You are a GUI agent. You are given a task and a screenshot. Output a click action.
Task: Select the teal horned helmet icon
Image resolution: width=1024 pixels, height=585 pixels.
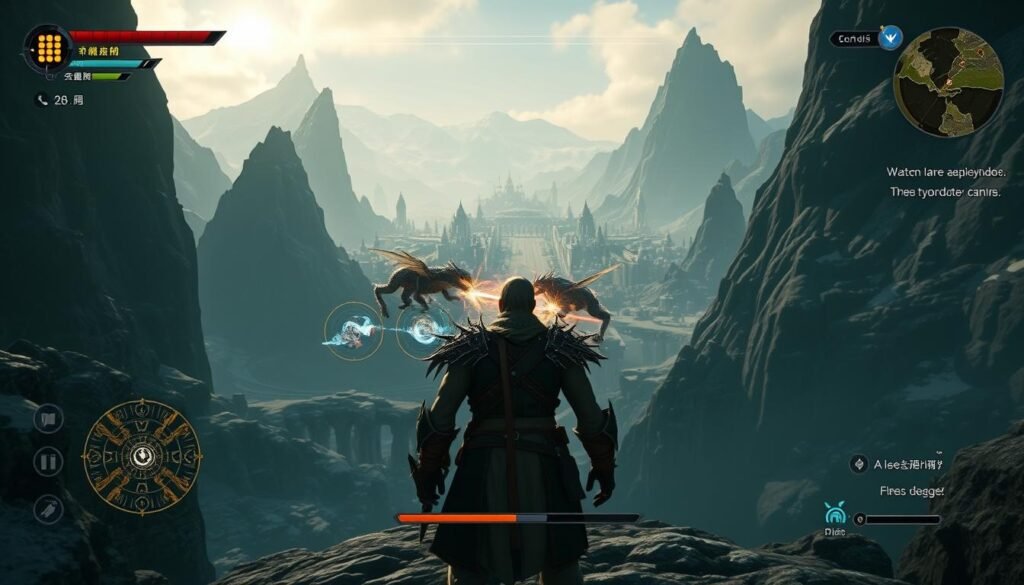pyautogui.click(x=835, y=515)
